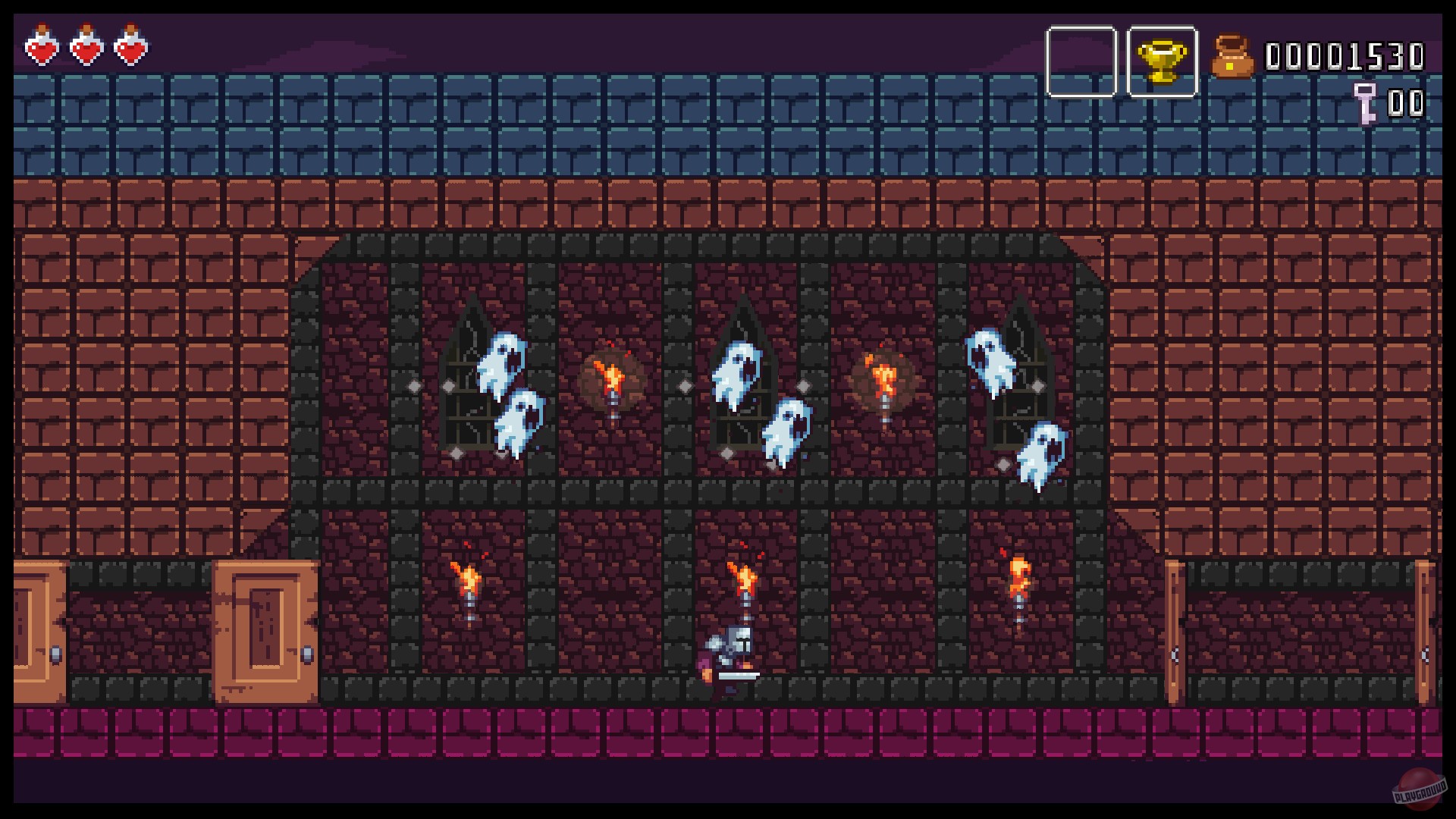This screenshot has height=819, width=1456.
Task: Click the golden trophy icon
Action: point(1162,61)
